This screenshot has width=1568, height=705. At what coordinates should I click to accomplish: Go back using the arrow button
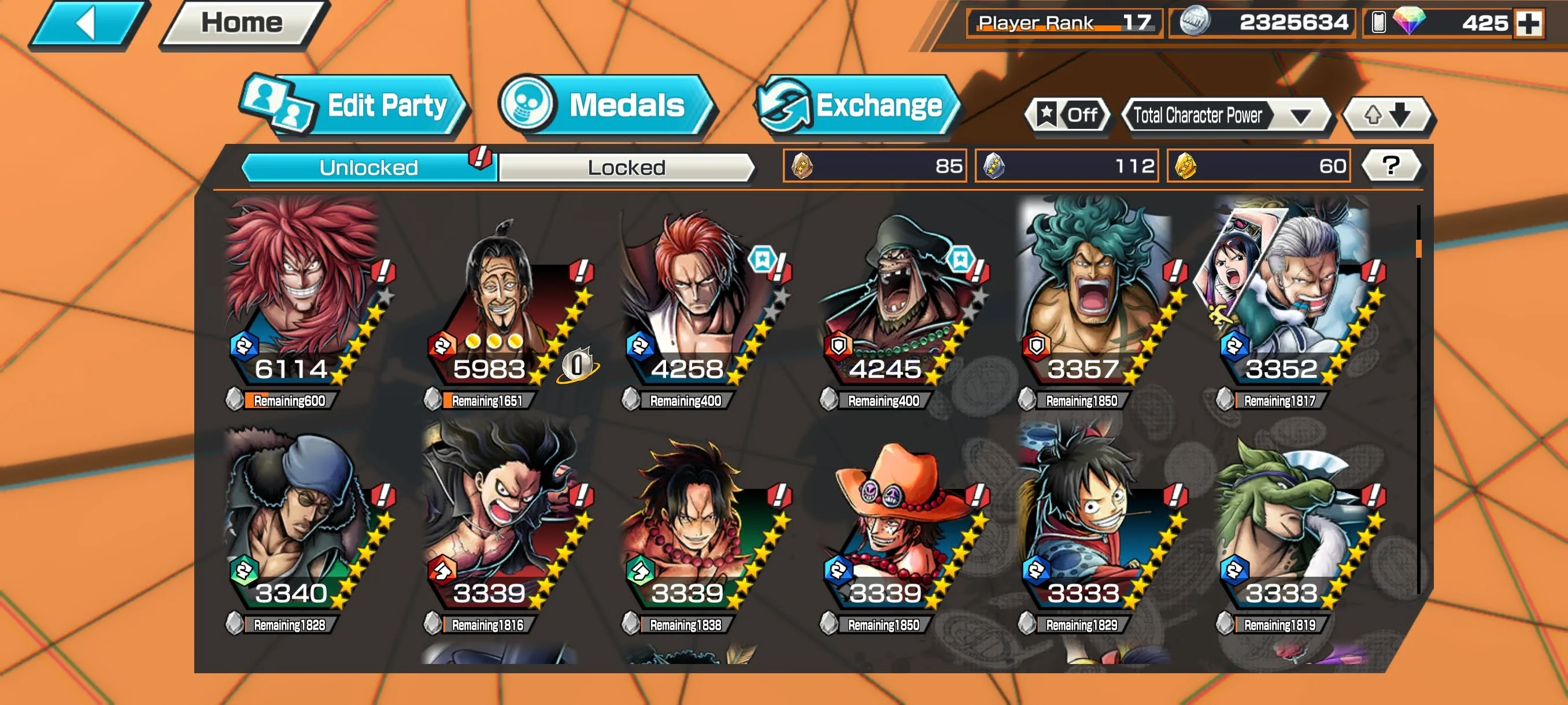[x=88, y=24]
